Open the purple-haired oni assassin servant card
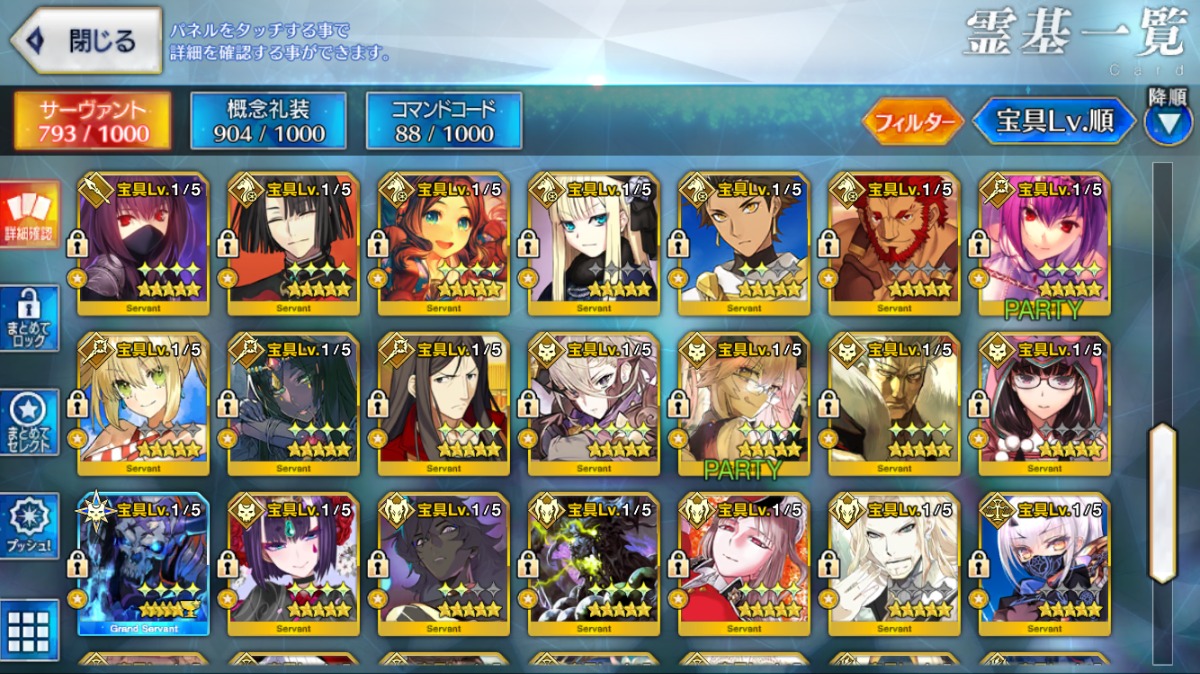The width and height of the screenshot is (1200, 674). pos(293,564)
